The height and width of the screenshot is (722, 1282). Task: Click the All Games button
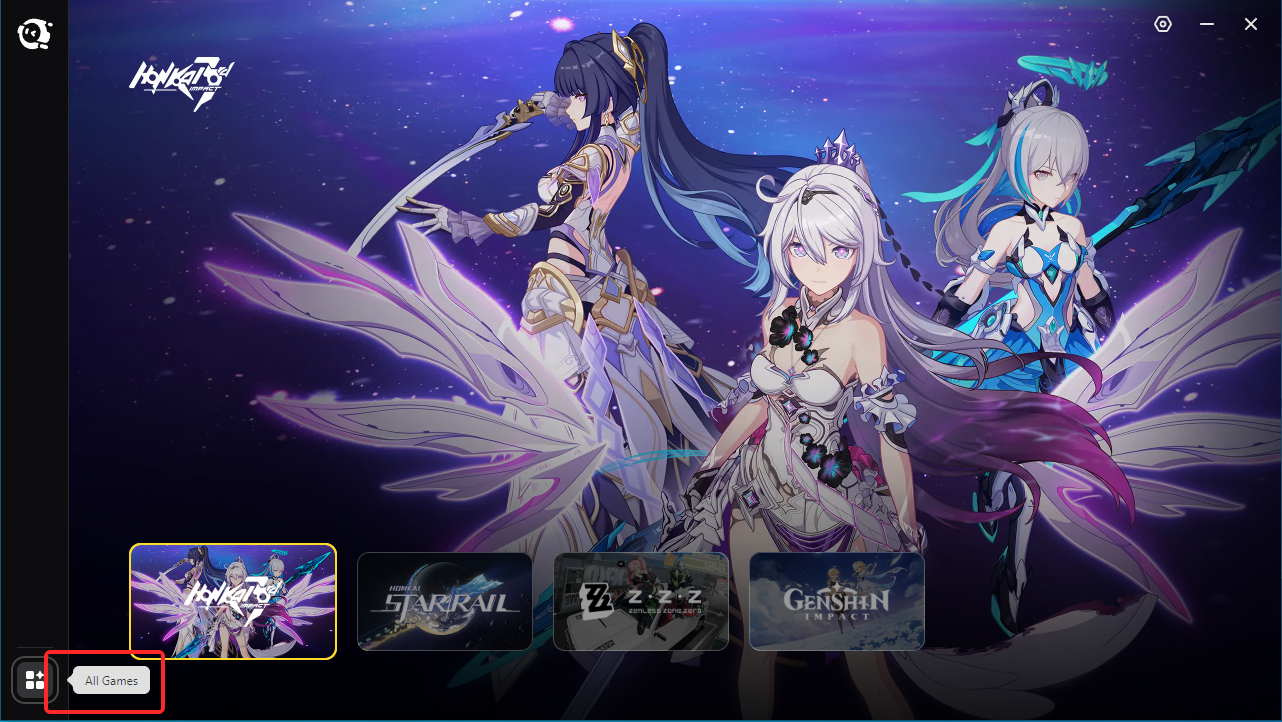point(104,680)
